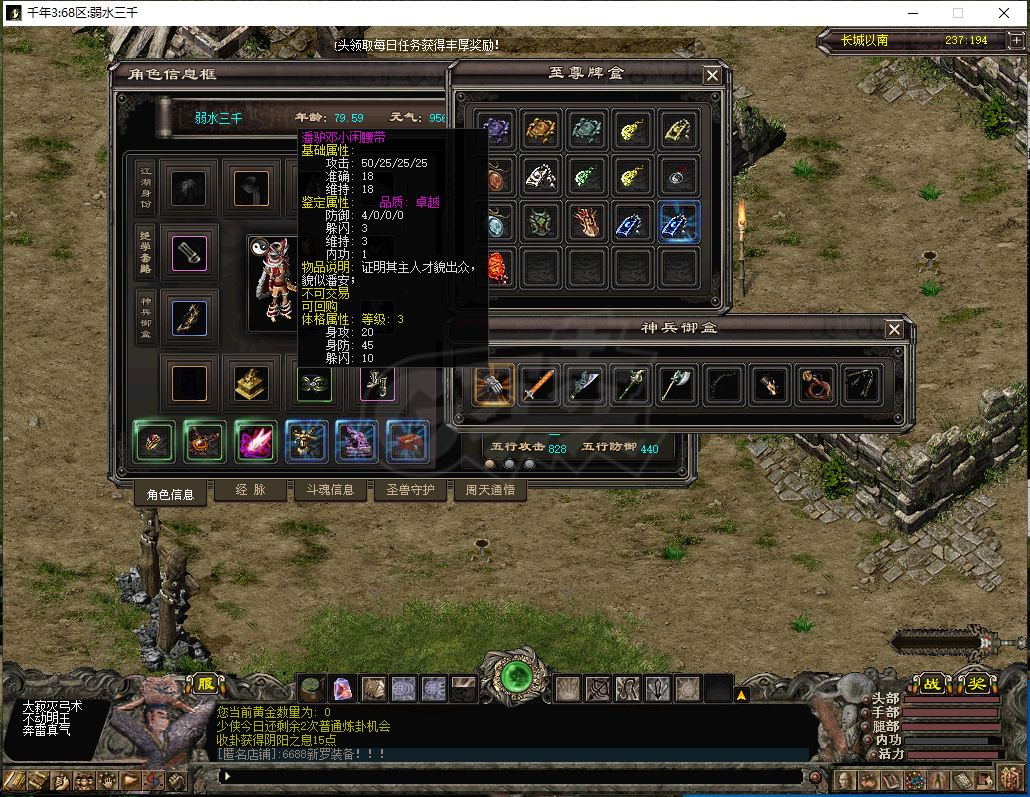Show the 圣兽守护 tab
The image size is (1030, 797).
[409, 490]
